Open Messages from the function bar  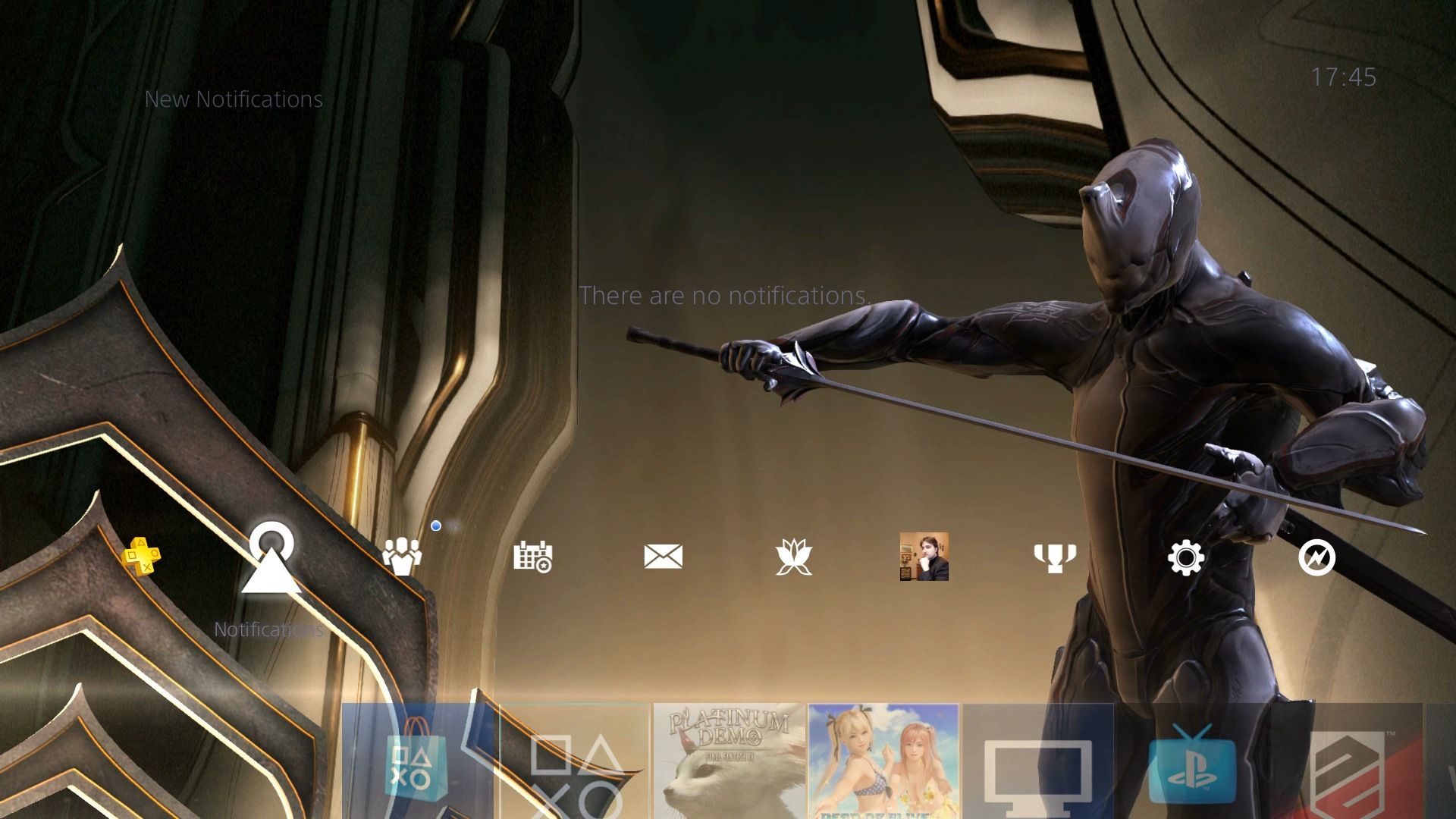662,556
